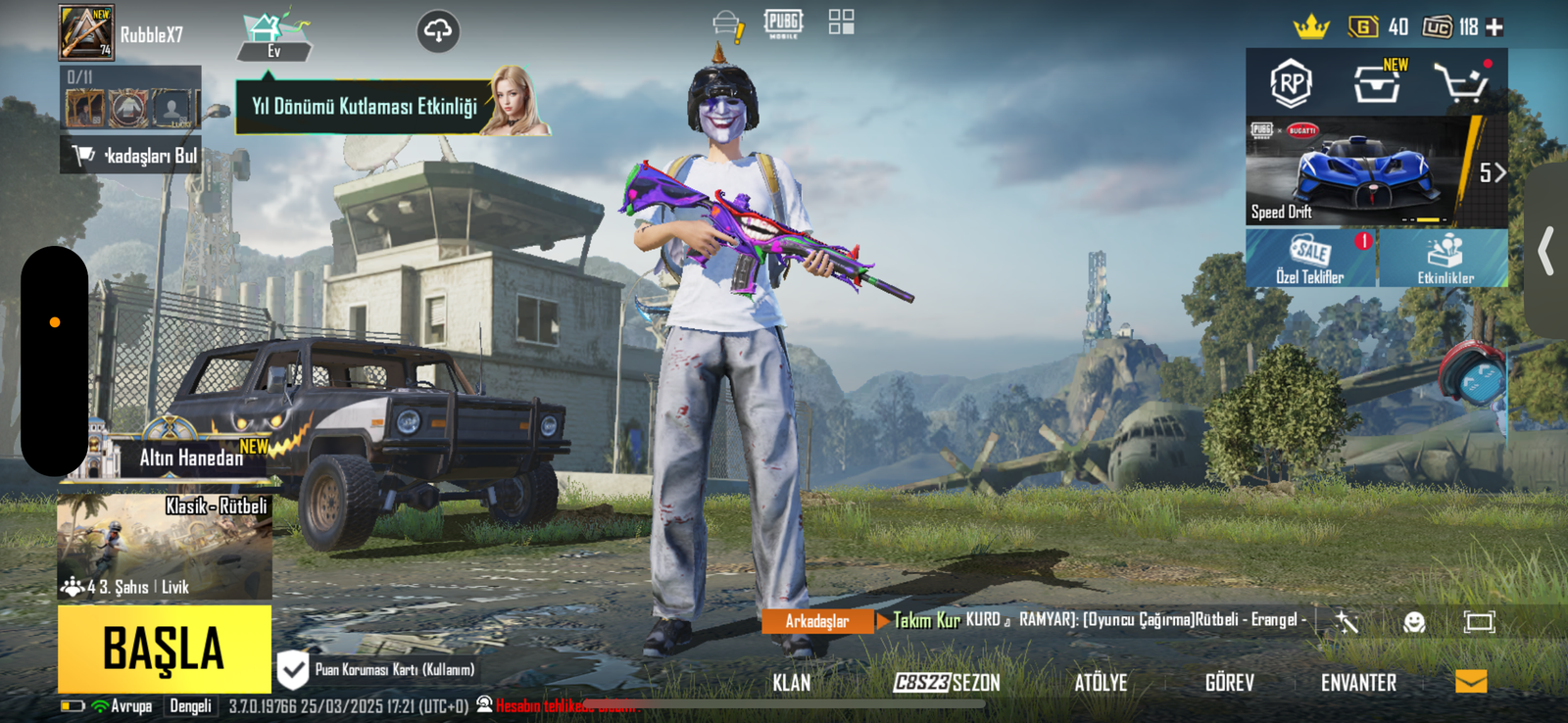The width and height of the screenshot is (1568, 723).
Task: Open the cloud download icon
Action: coord(438,32)
